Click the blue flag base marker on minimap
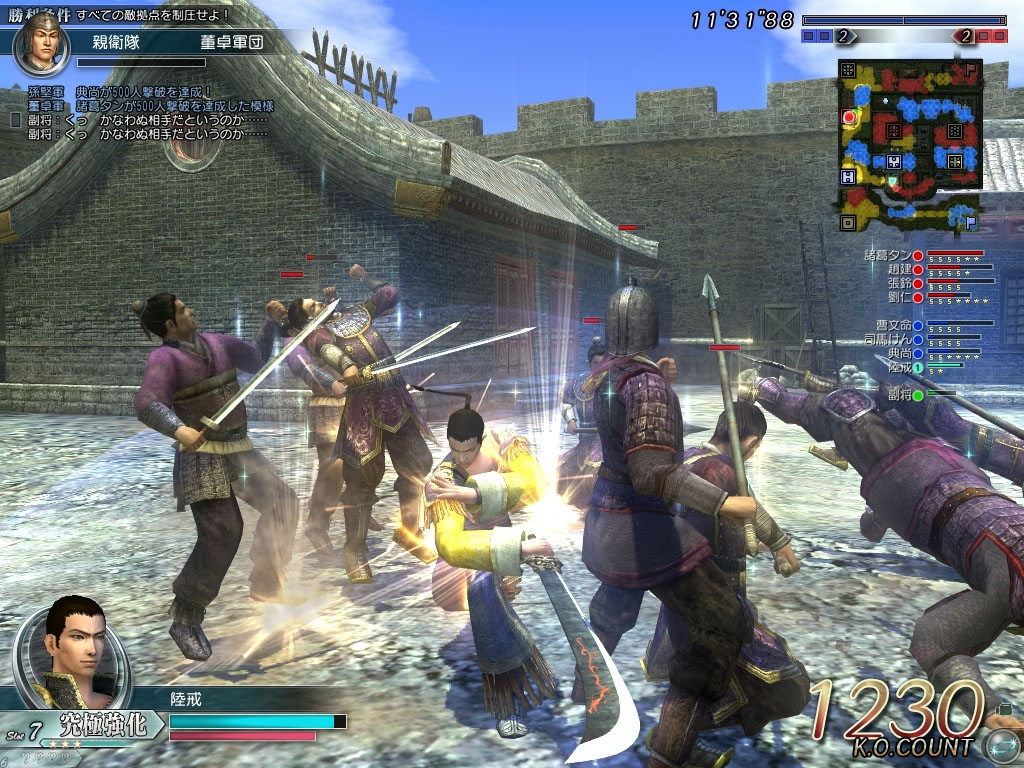The image size is (1024, 768). (969, 221)
